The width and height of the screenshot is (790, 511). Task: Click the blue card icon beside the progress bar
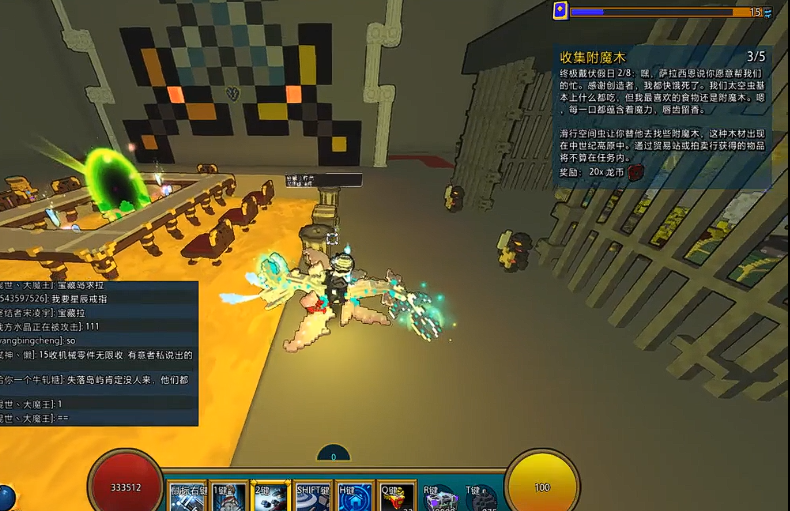(x=561, y=11)
